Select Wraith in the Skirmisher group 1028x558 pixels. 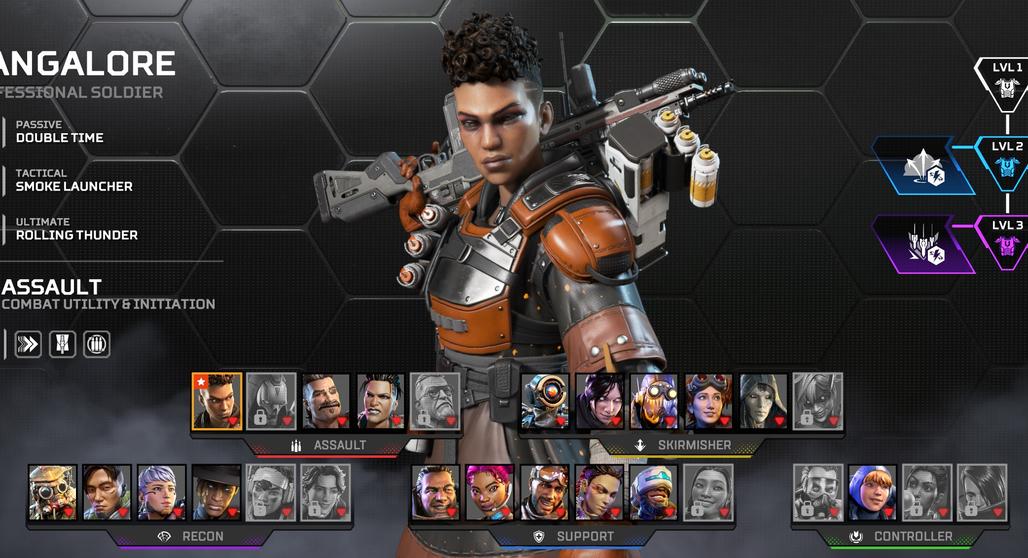(599, 401)
